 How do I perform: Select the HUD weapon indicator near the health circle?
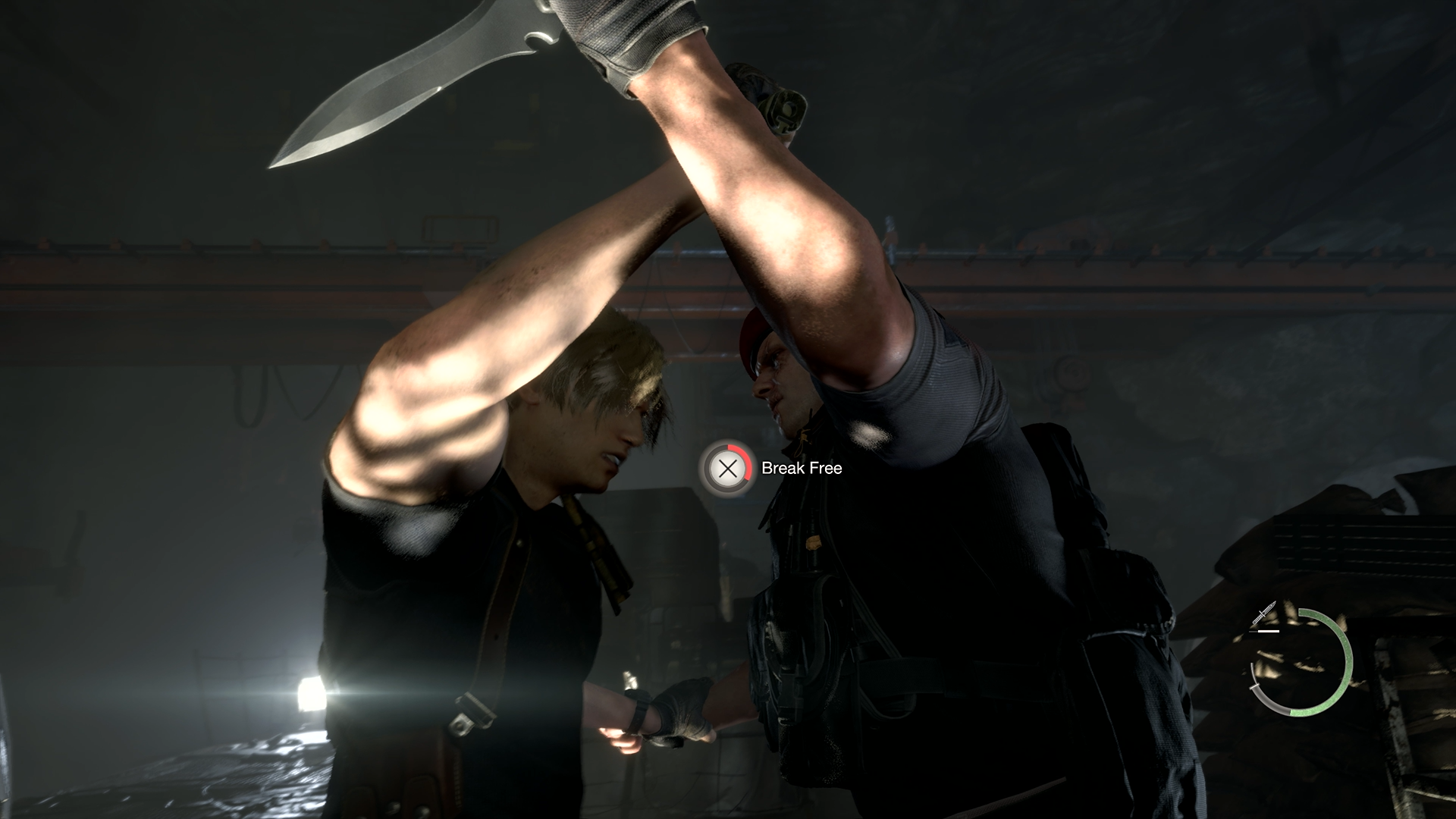(1265, 612)
